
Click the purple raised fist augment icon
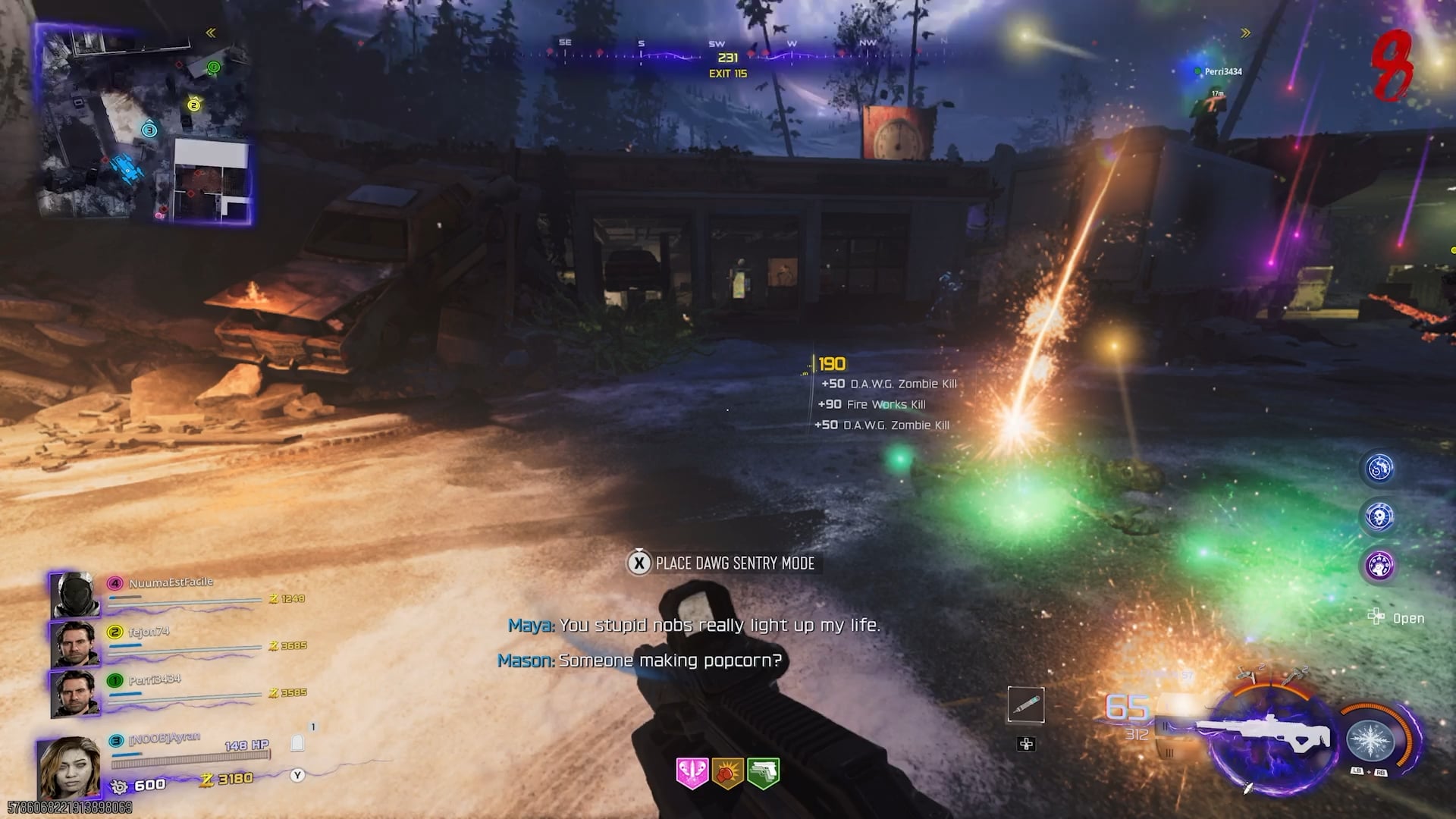point(1379,566)
